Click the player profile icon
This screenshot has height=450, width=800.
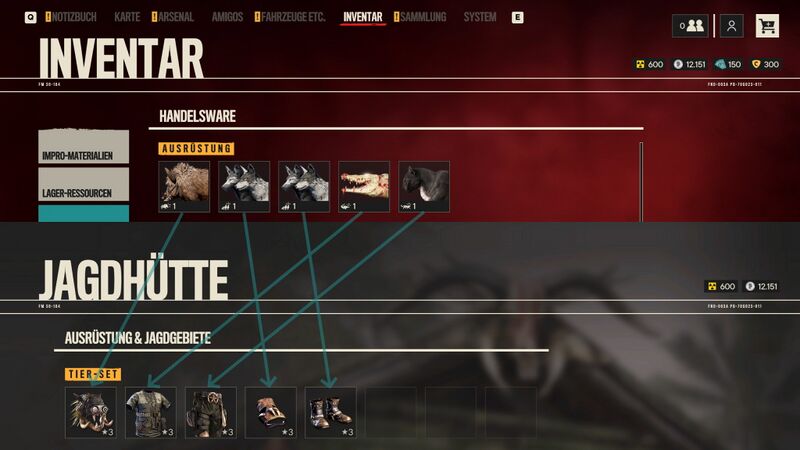coord(733,26)
